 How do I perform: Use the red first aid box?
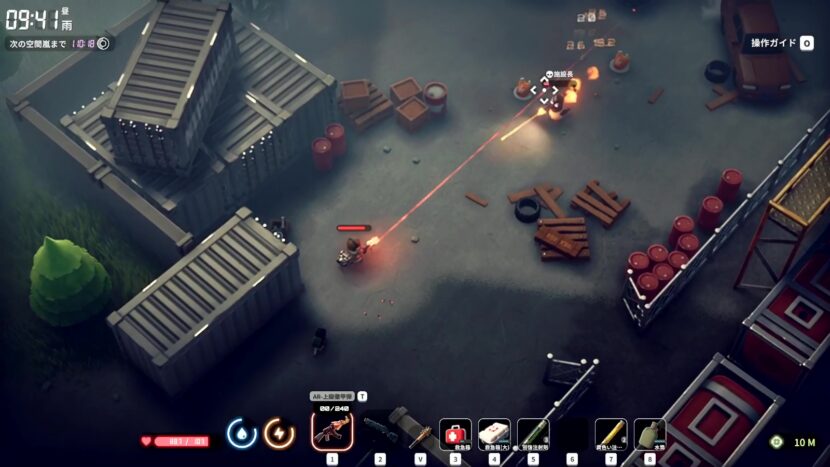point(455,434)
